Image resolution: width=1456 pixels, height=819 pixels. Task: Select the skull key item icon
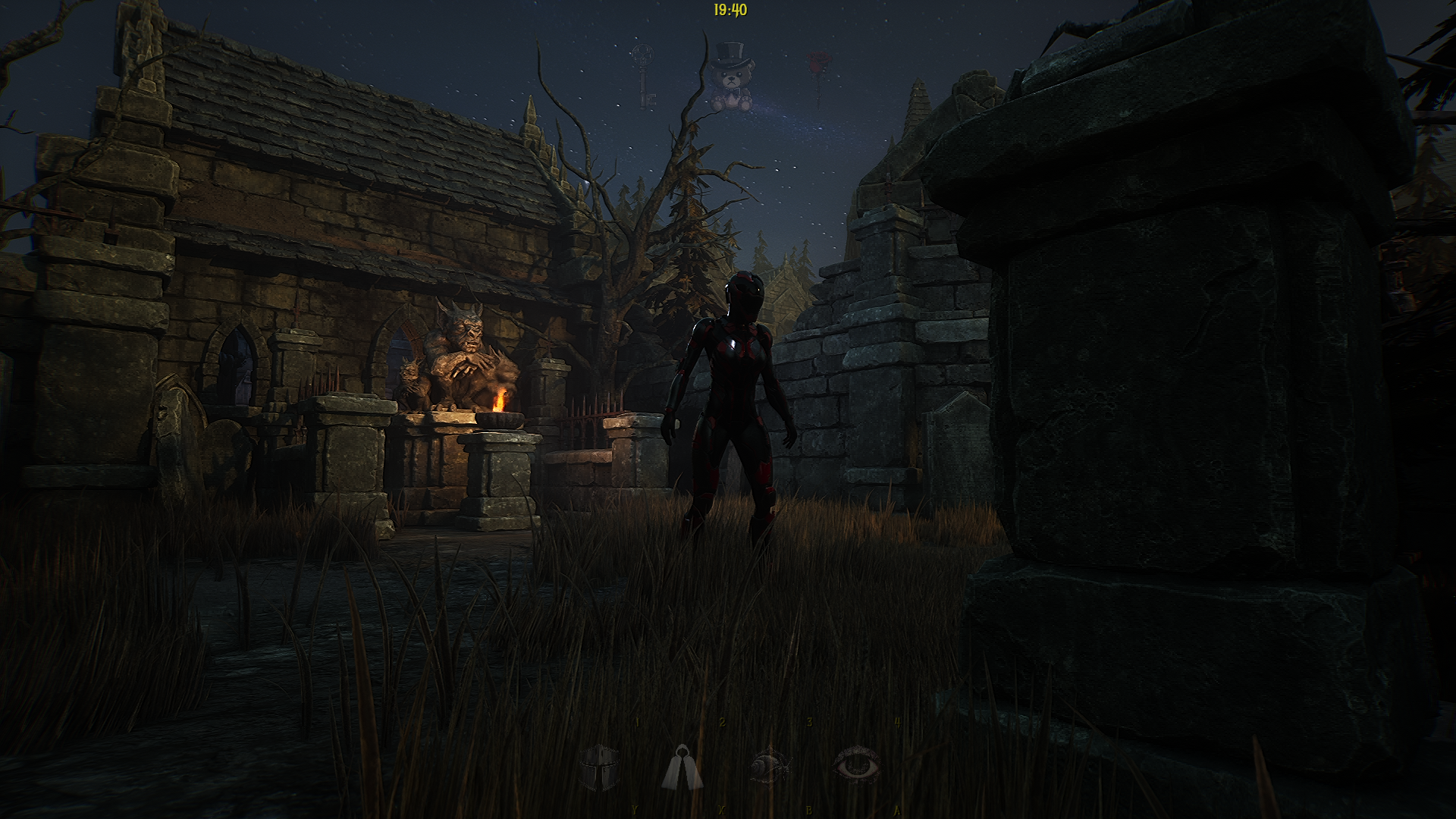tap(644, 74)
